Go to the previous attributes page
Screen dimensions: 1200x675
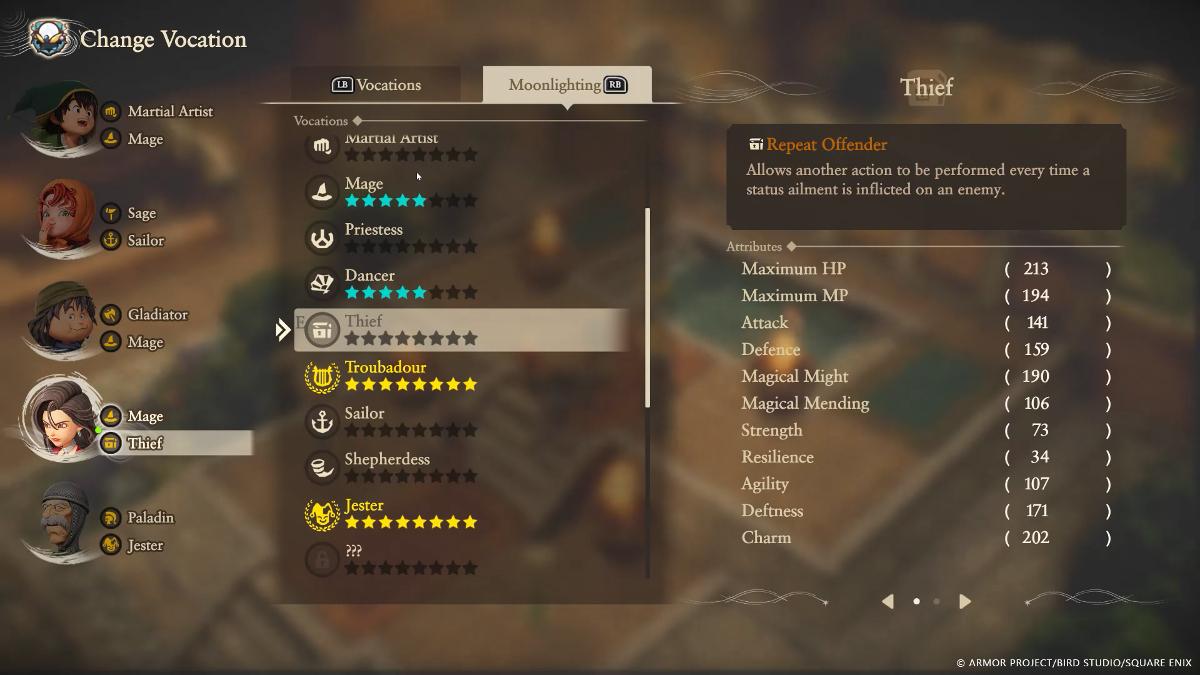(x=887, y=601)
